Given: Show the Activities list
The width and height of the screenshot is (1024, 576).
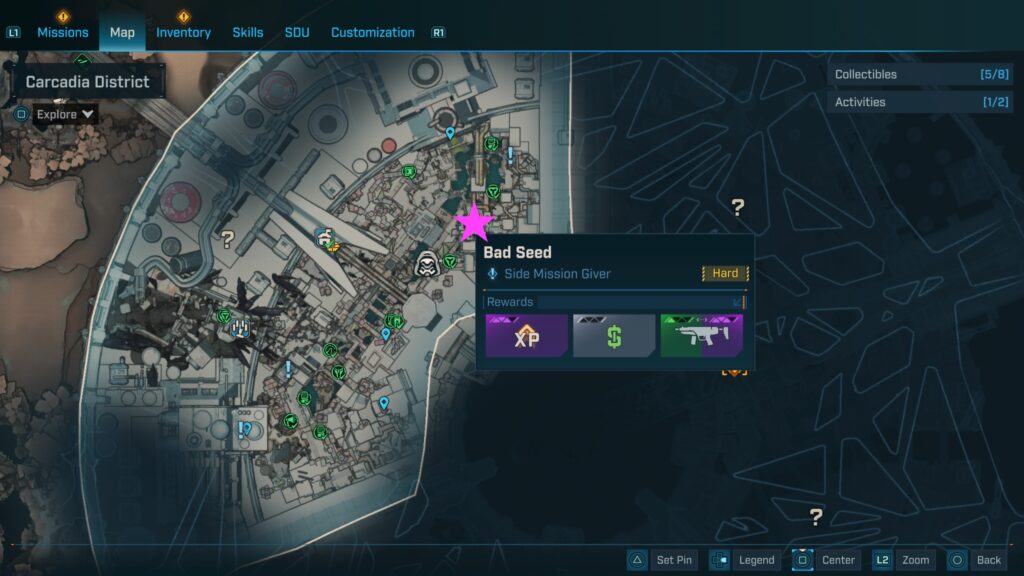Looking at the screenshot, I should pos(922,102).
